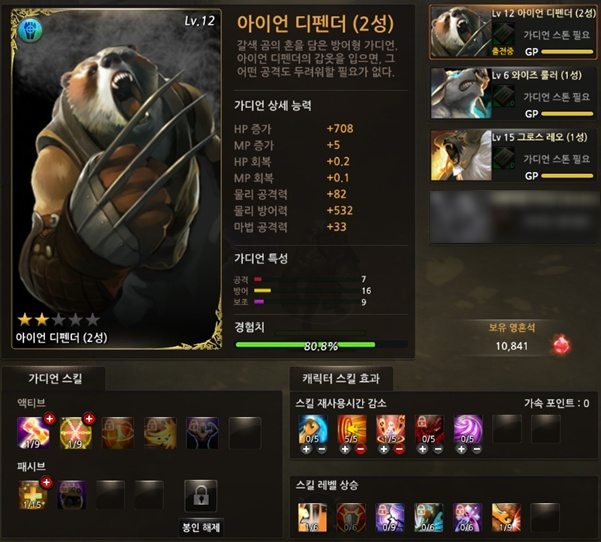
Task: Select the purple helmet passive skill icon
Action: 72,493
